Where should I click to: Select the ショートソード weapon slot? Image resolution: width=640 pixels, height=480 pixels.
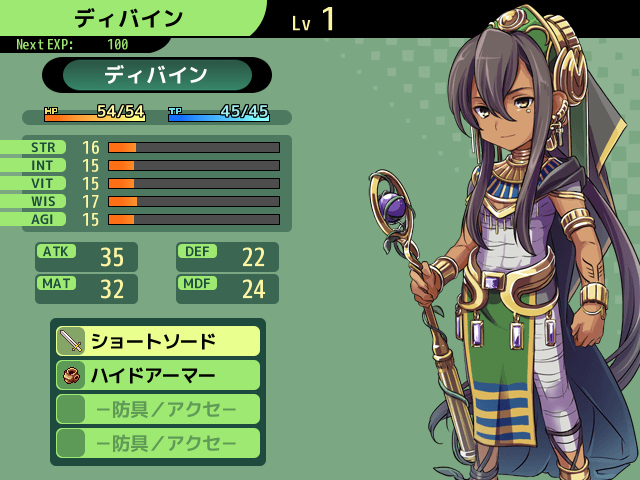coord(158,341)
